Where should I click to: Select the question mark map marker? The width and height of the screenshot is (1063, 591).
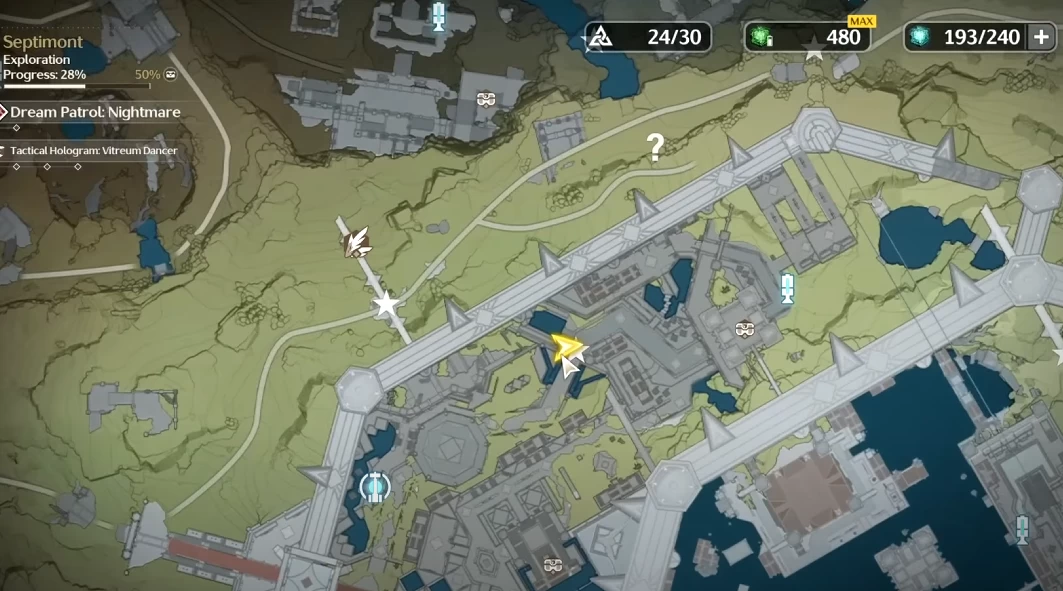pyautogui.click(x=655, y=149)
